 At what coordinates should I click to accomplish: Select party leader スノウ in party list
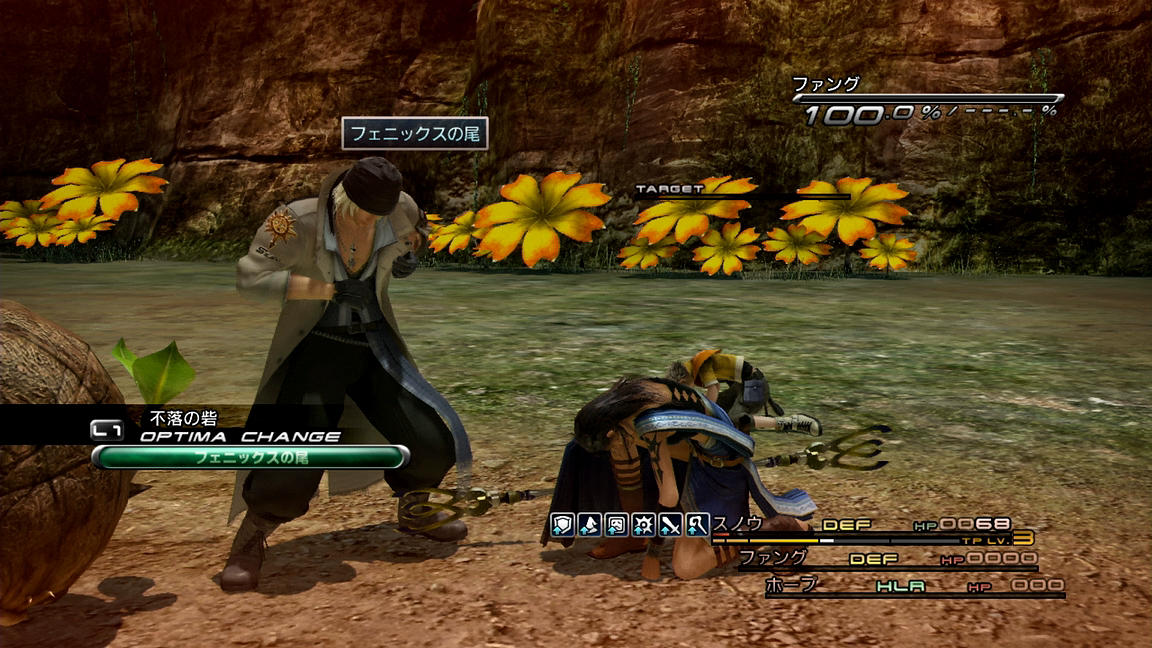[x=738, y=523]
